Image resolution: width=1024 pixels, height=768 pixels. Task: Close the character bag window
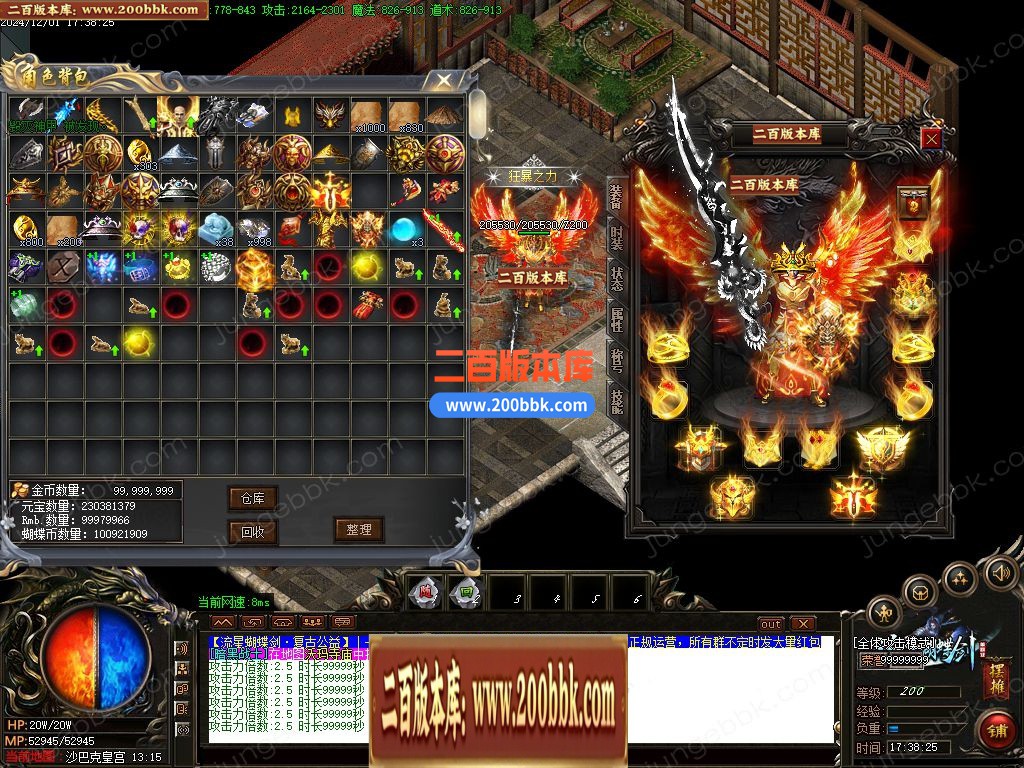point(440,81)
